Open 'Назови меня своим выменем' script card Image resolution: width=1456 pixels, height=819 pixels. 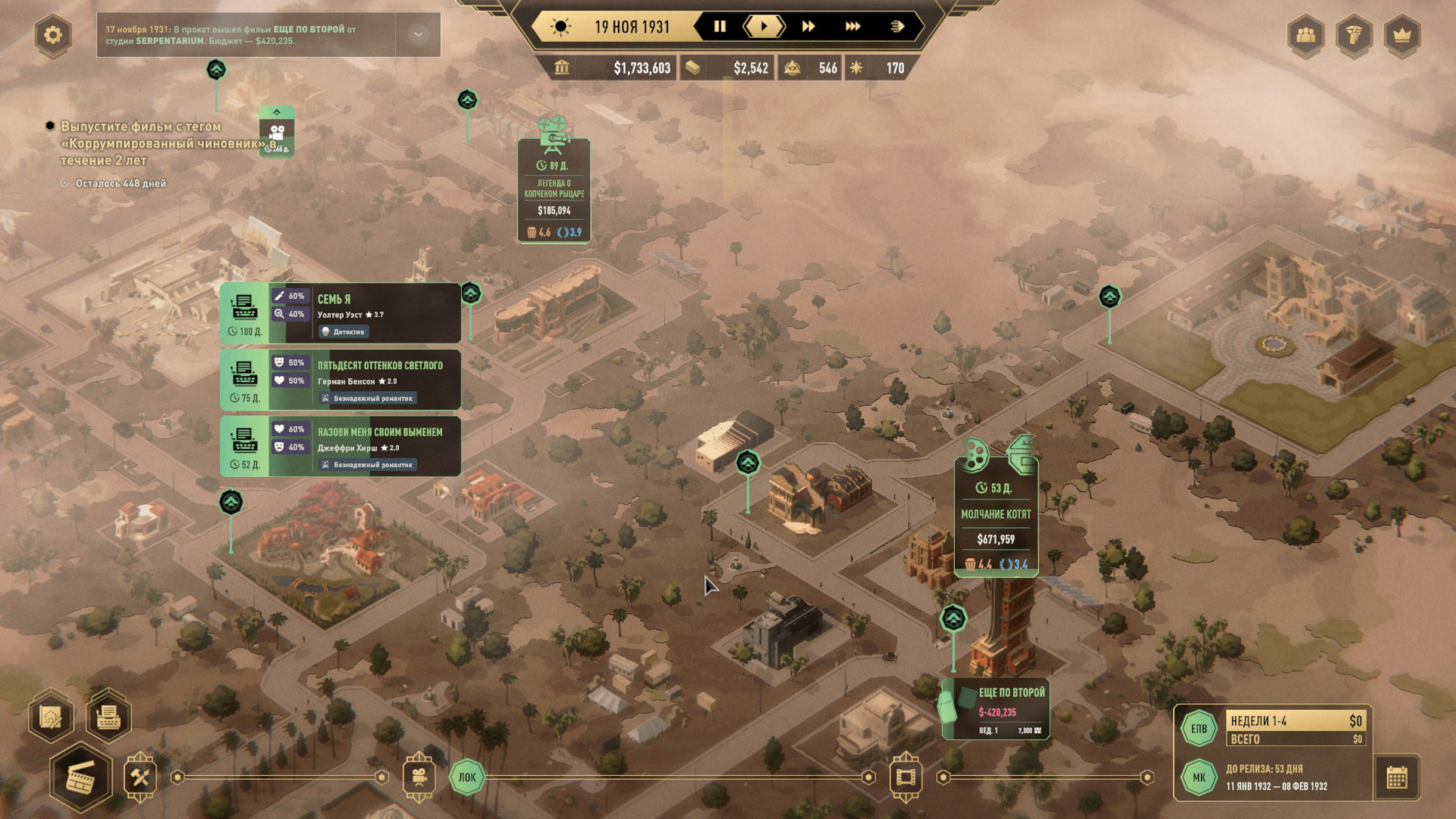[x=364, y=446]
